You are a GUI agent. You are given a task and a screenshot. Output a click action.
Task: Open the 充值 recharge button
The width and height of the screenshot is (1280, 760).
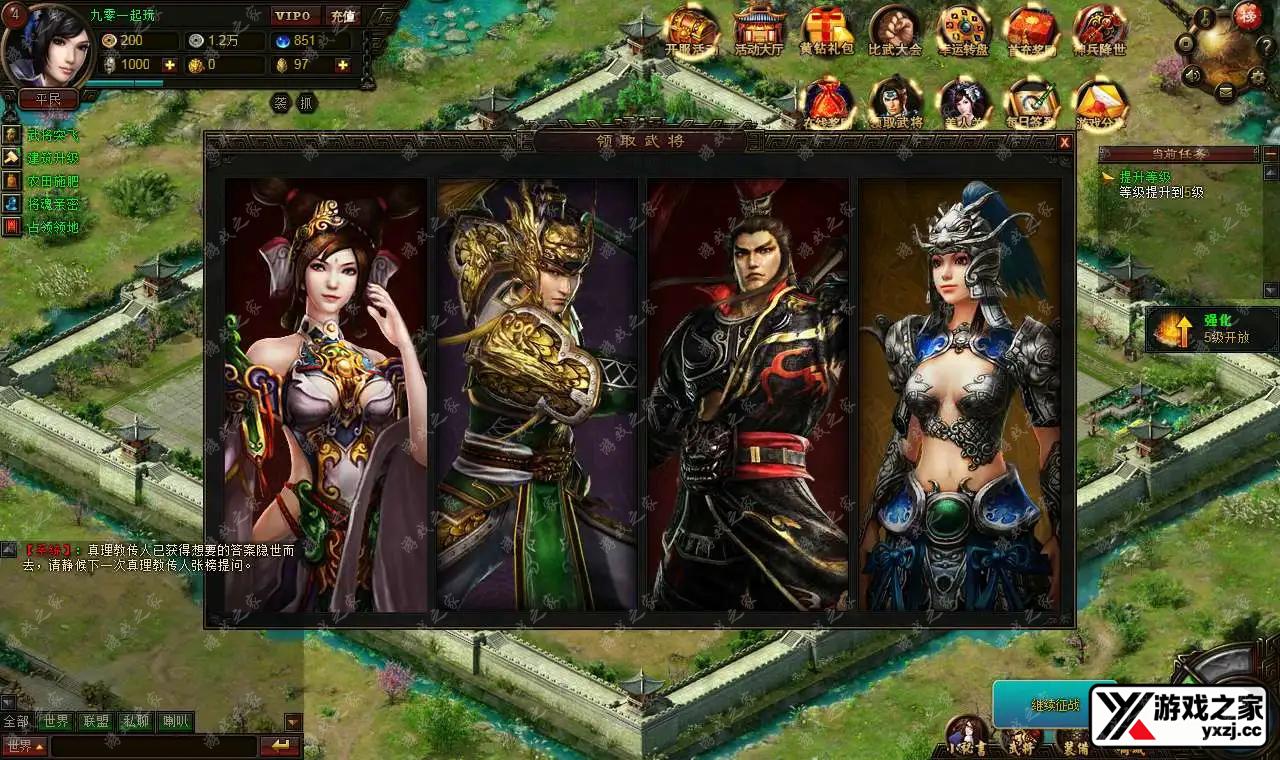[x=343, y=16]
